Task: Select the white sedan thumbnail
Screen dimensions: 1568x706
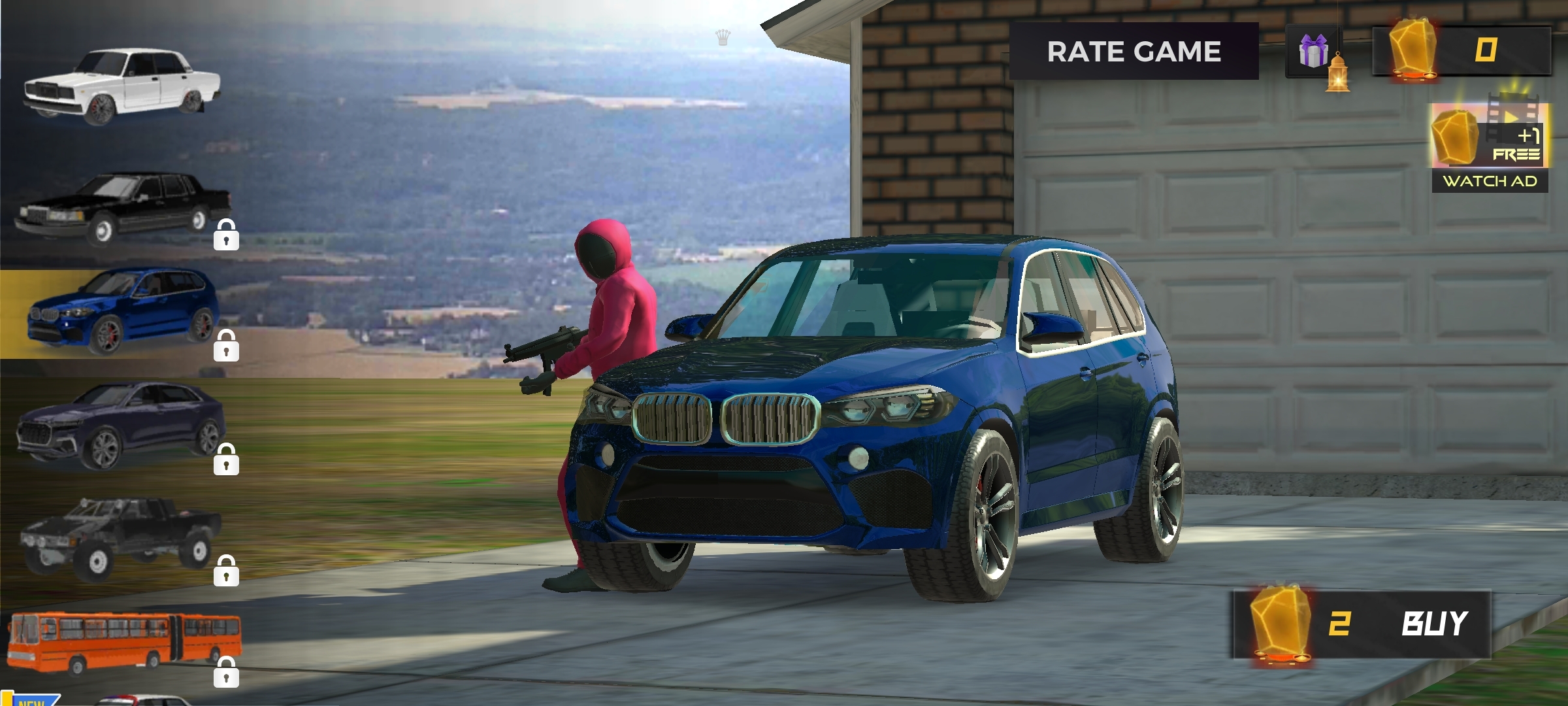Action: pos(122,86)
